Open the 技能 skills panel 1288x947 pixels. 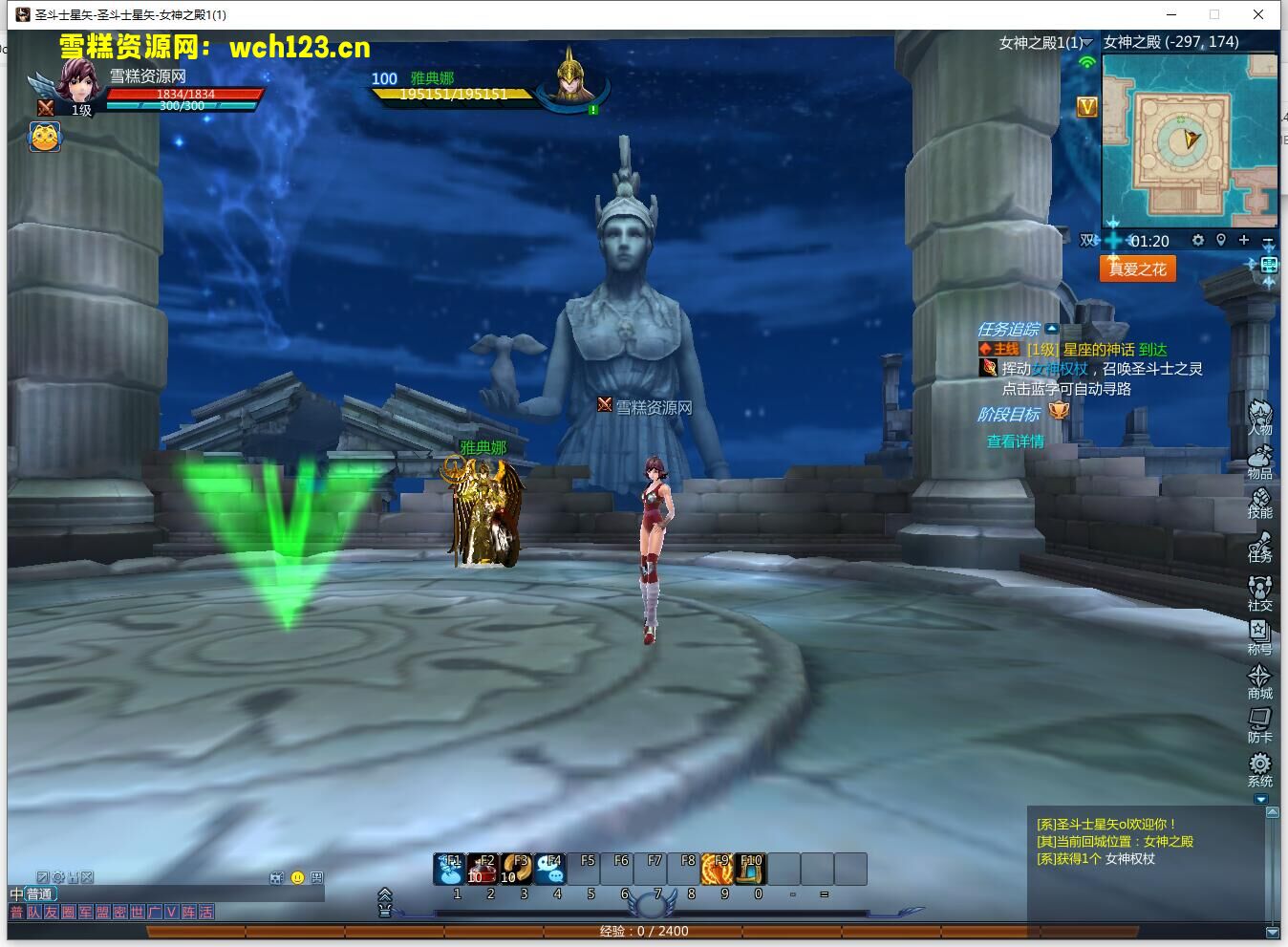(x=1259, y=503)
